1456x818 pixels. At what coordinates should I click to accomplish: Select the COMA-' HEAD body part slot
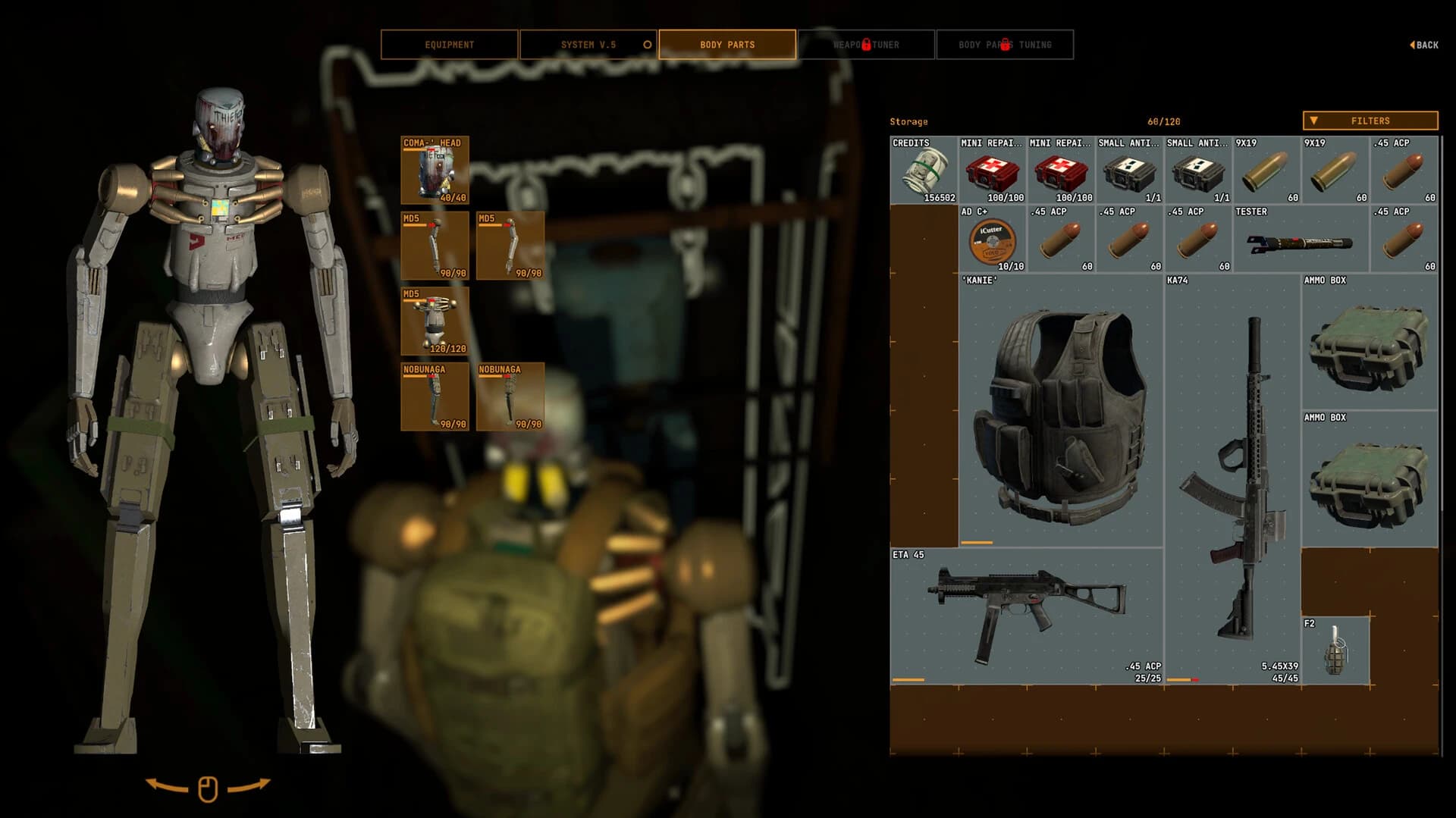(x=434, y=167)
